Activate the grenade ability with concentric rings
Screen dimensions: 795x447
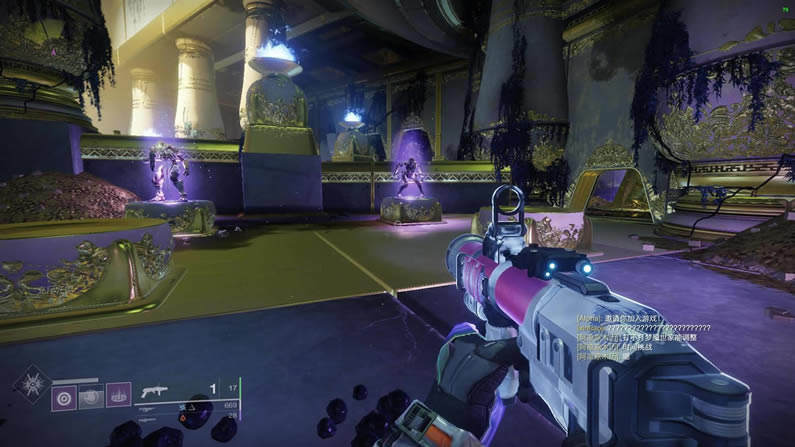pyautogui.click(x=64, y=396)
